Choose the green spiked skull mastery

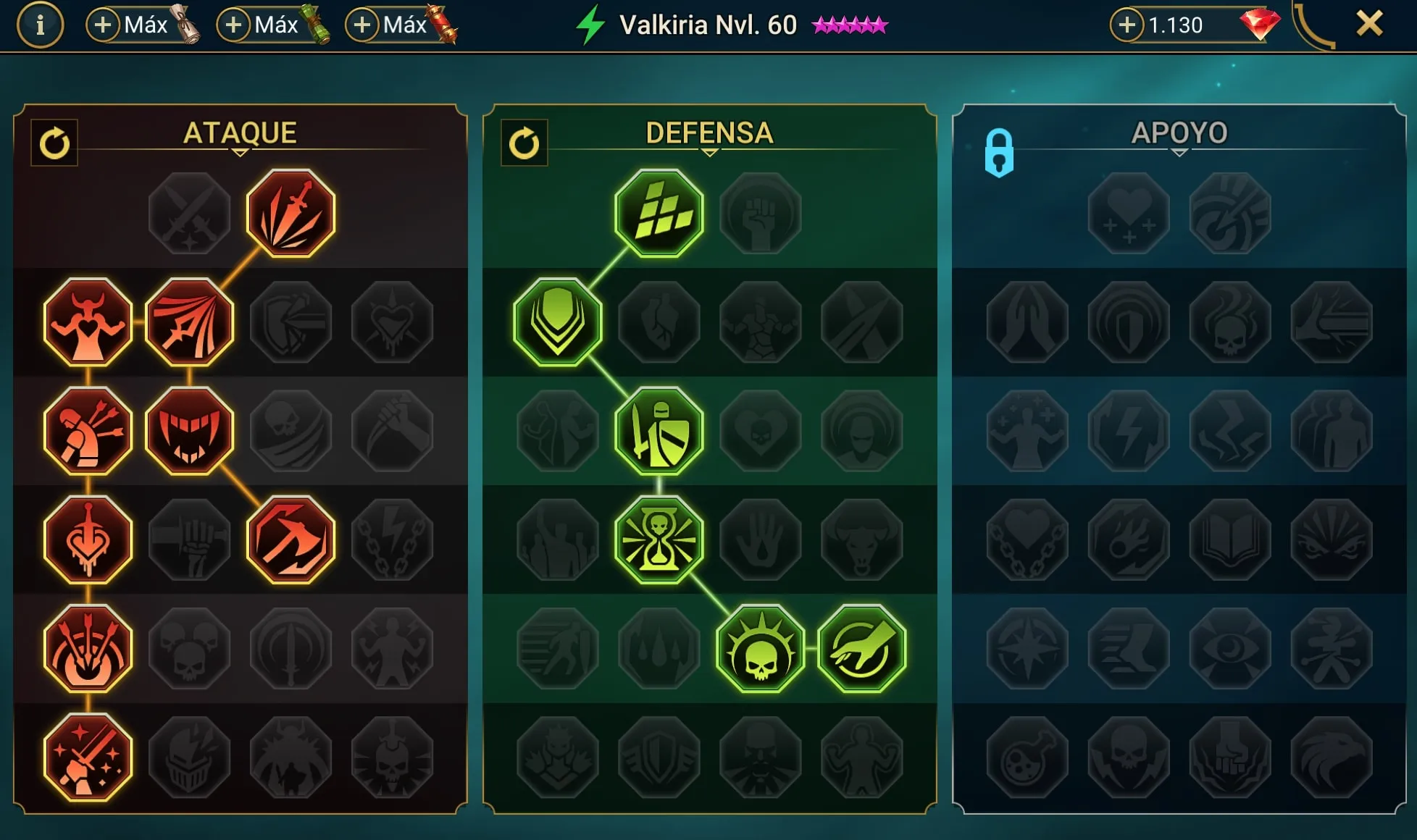pyautogui.click(x=760, y=648)
